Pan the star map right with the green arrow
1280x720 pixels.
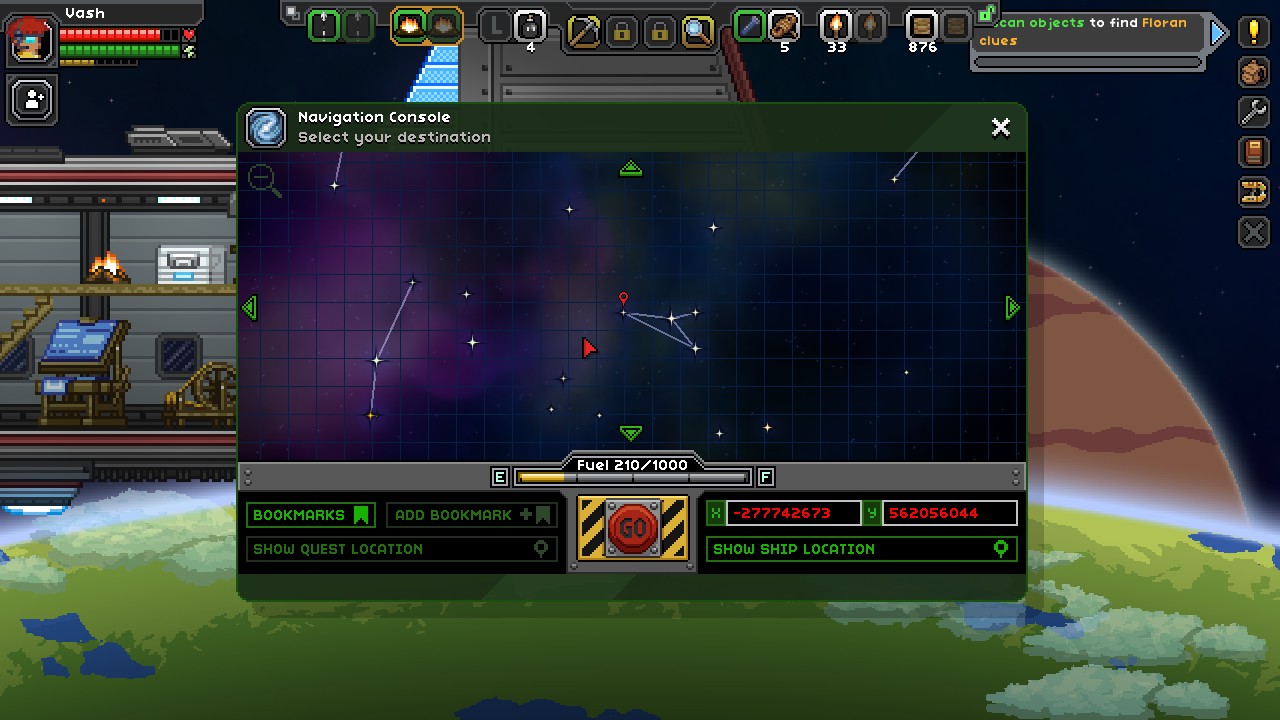(1012, 308)
